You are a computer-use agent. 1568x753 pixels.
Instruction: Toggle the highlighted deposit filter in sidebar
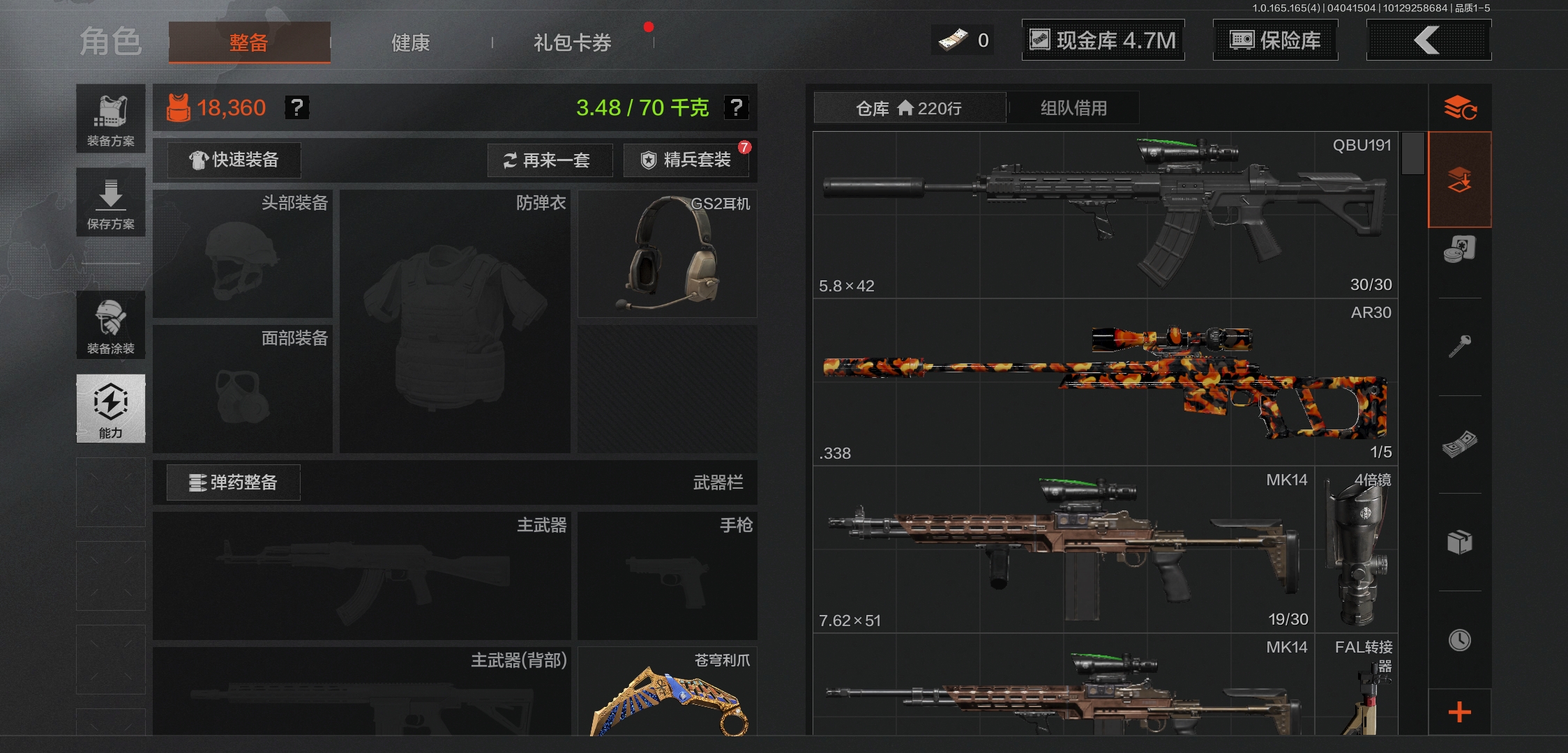[1460, 180]
